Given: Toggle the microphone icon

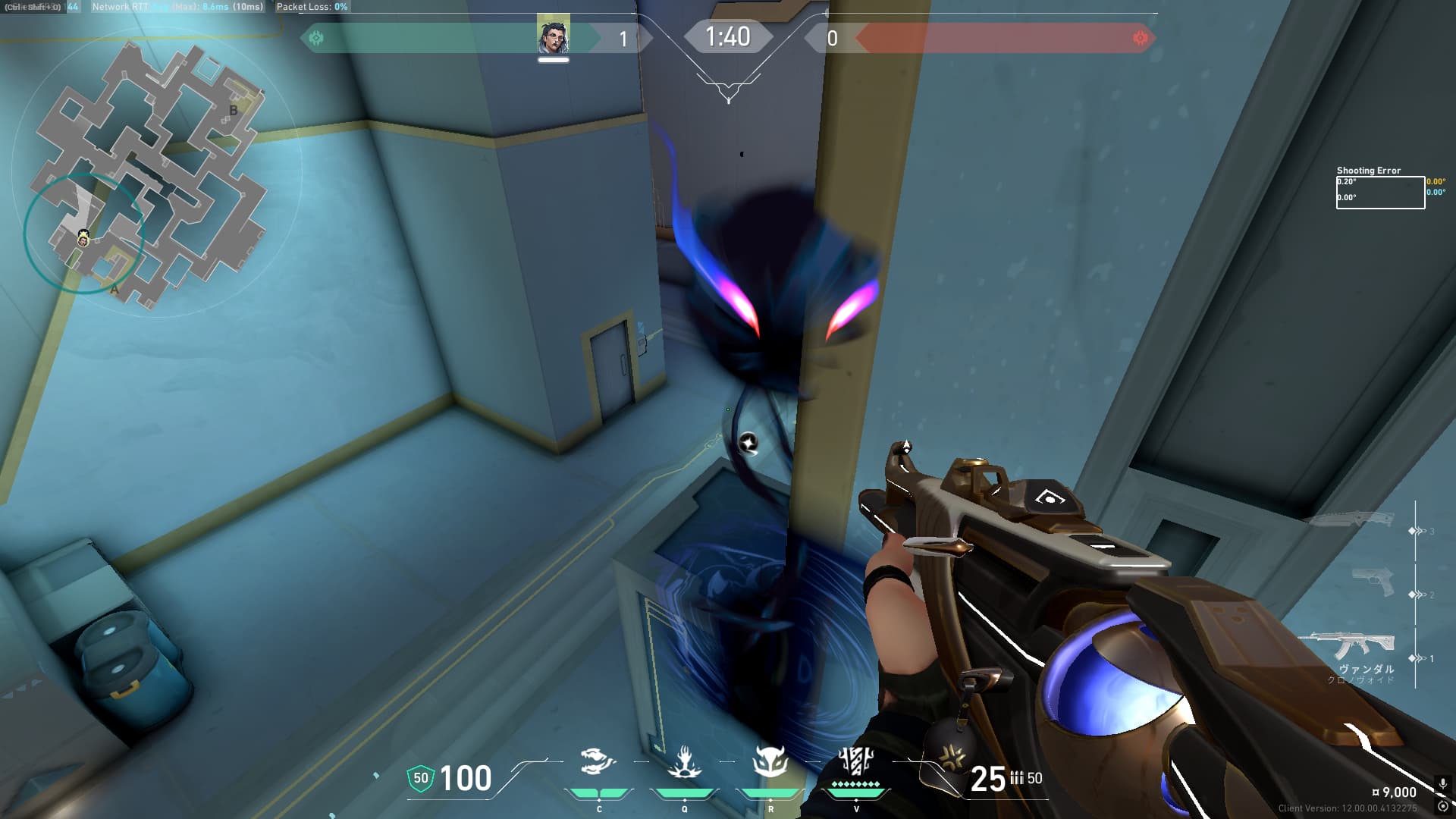Looking at the screenshot, I should click(x=1442, y=785).
